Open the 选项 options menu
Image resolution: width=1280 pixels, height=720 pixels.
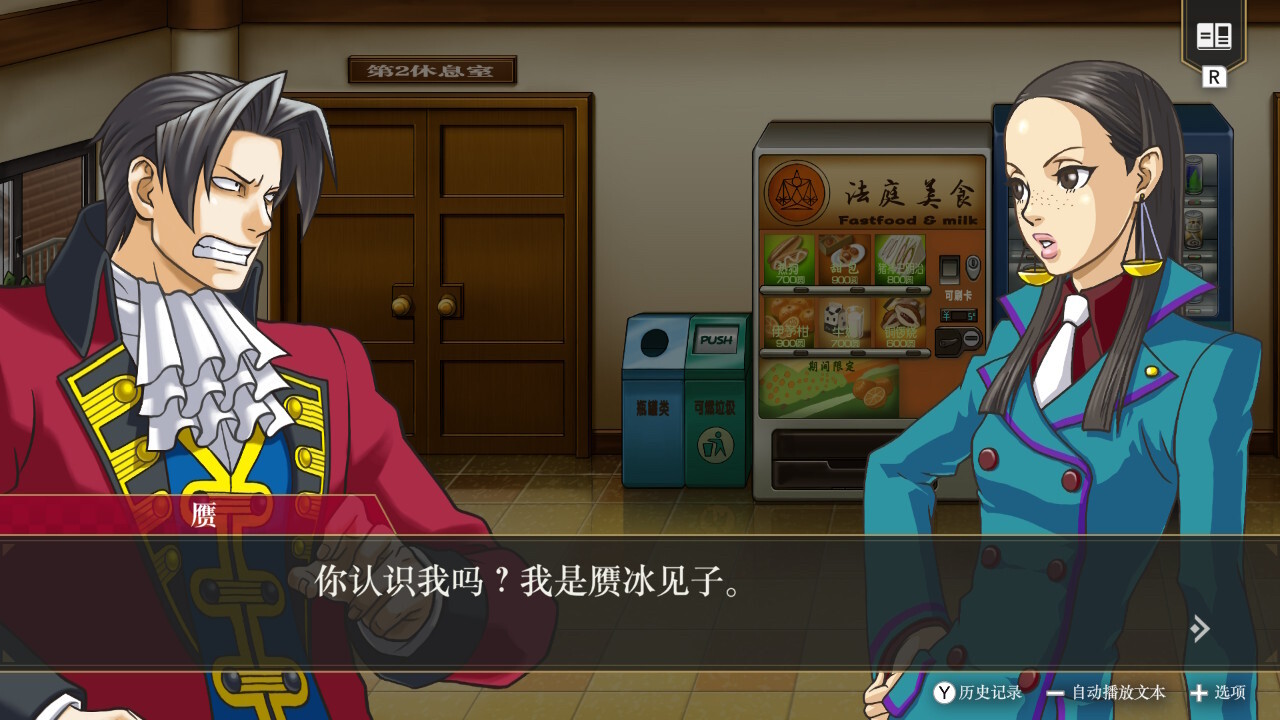coord(1217,692)
